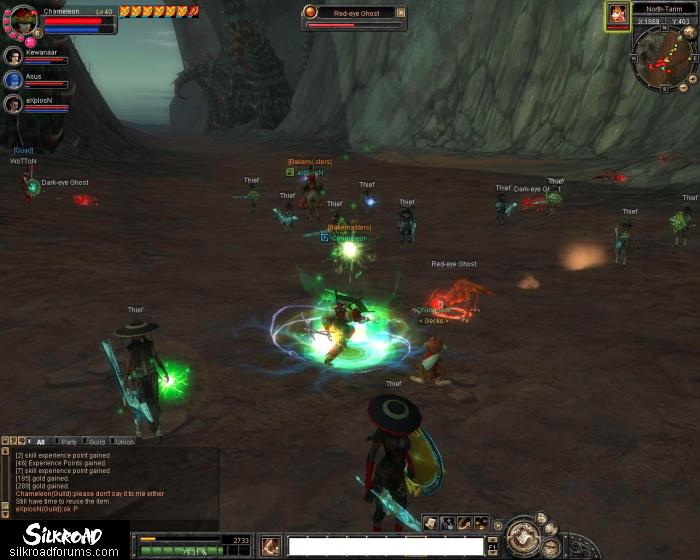
Task: Expand the small arrow beside the main menu
Action: [x=497, y=525]
